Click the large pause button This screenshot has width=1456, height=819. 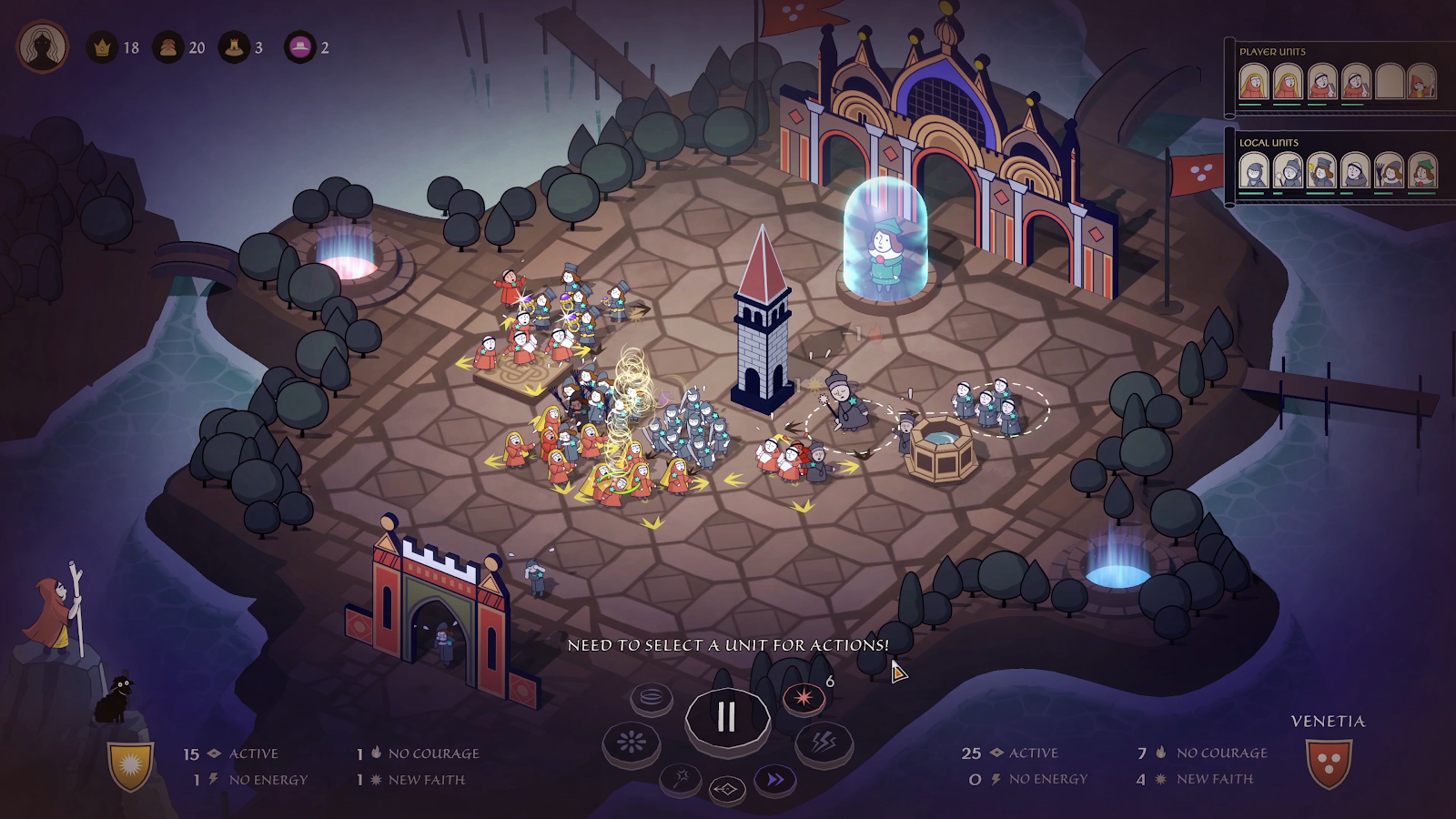pyautogui.click(x=727, y=717)
